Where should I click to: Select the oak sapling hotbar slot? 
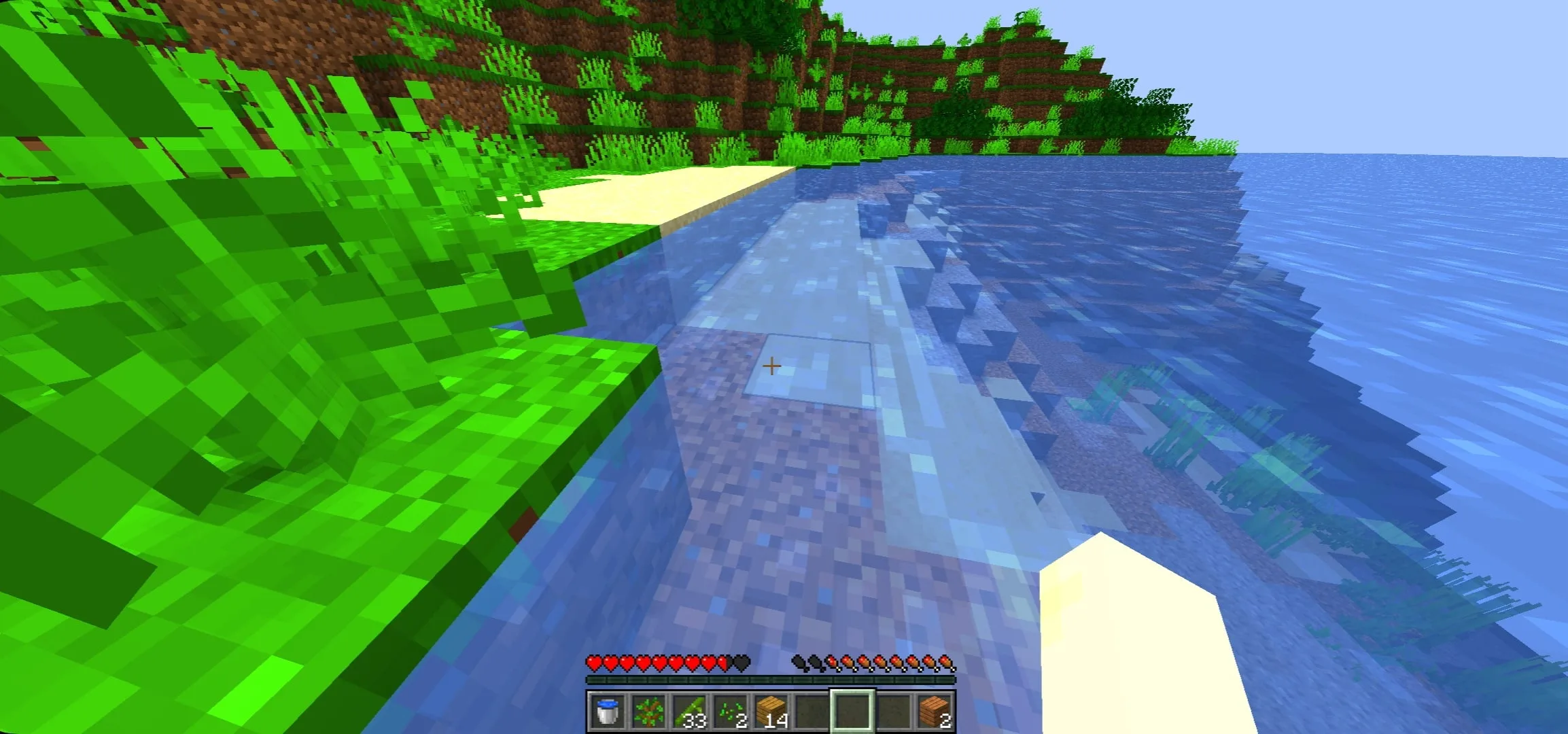click(649, 710)
